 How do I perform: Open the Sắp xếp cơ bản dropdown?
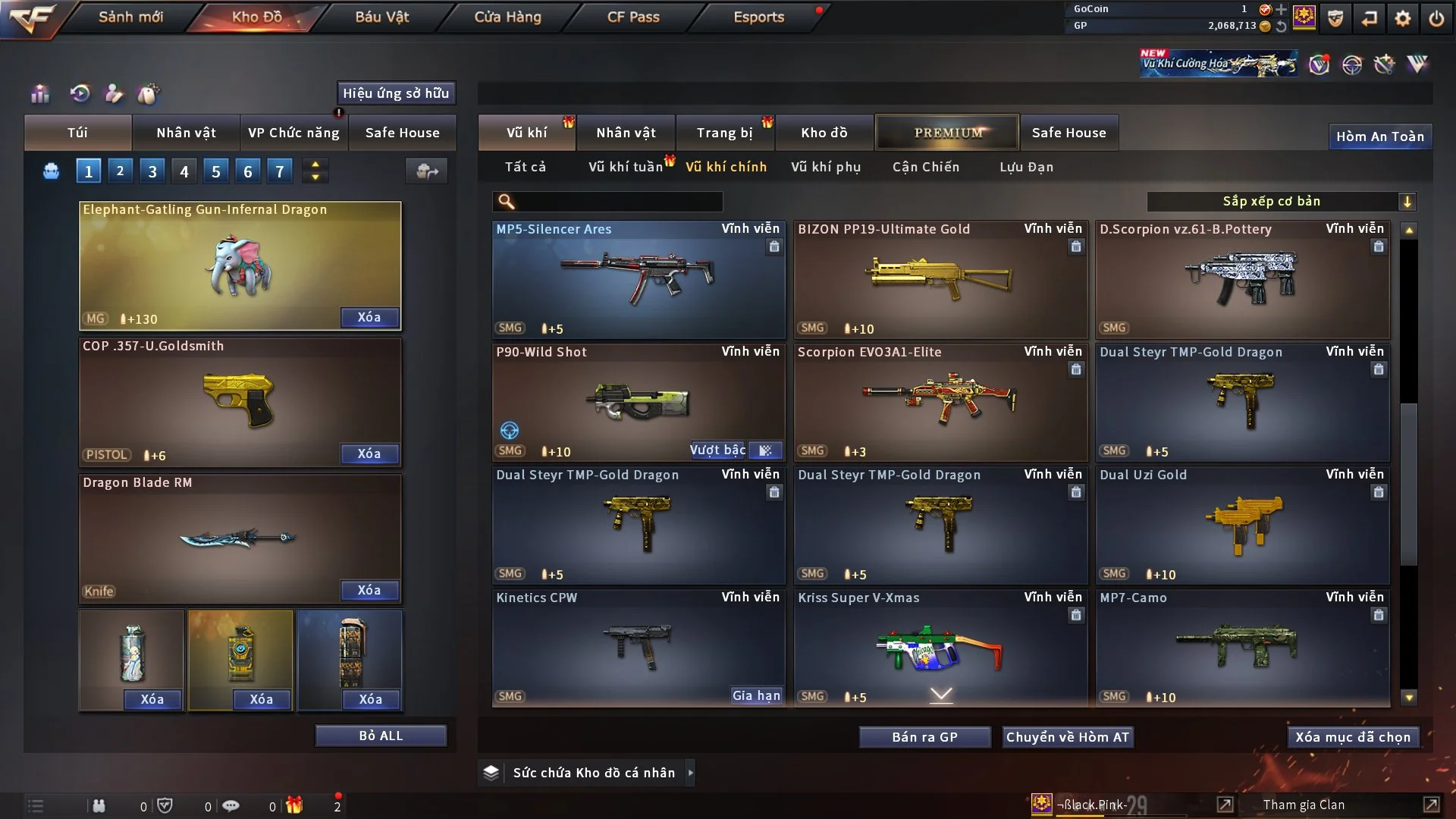tap(1281, 201)
